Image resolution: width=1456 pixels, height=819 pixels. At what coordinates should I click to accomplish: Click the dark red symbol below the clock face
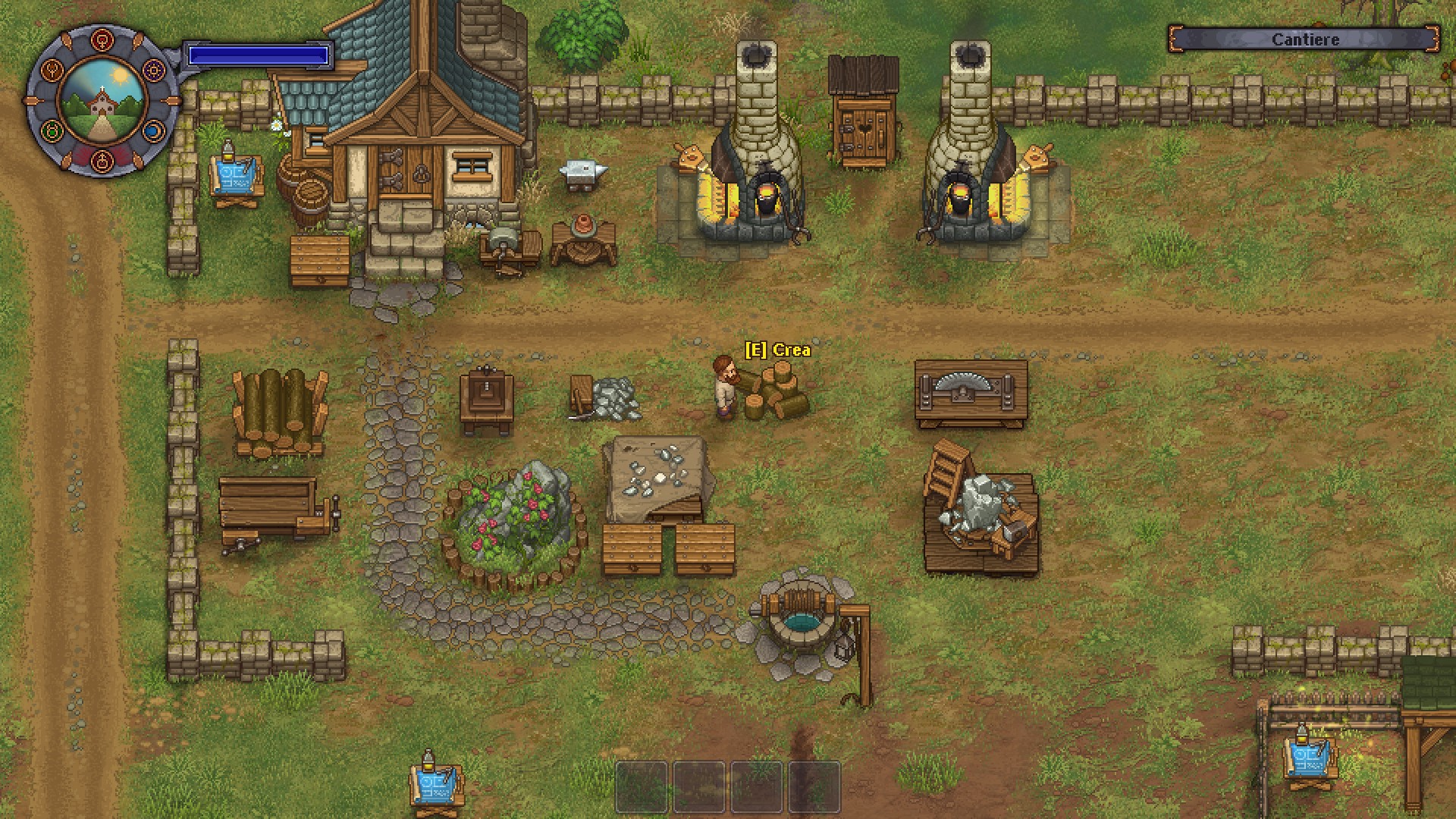point(102,161)
